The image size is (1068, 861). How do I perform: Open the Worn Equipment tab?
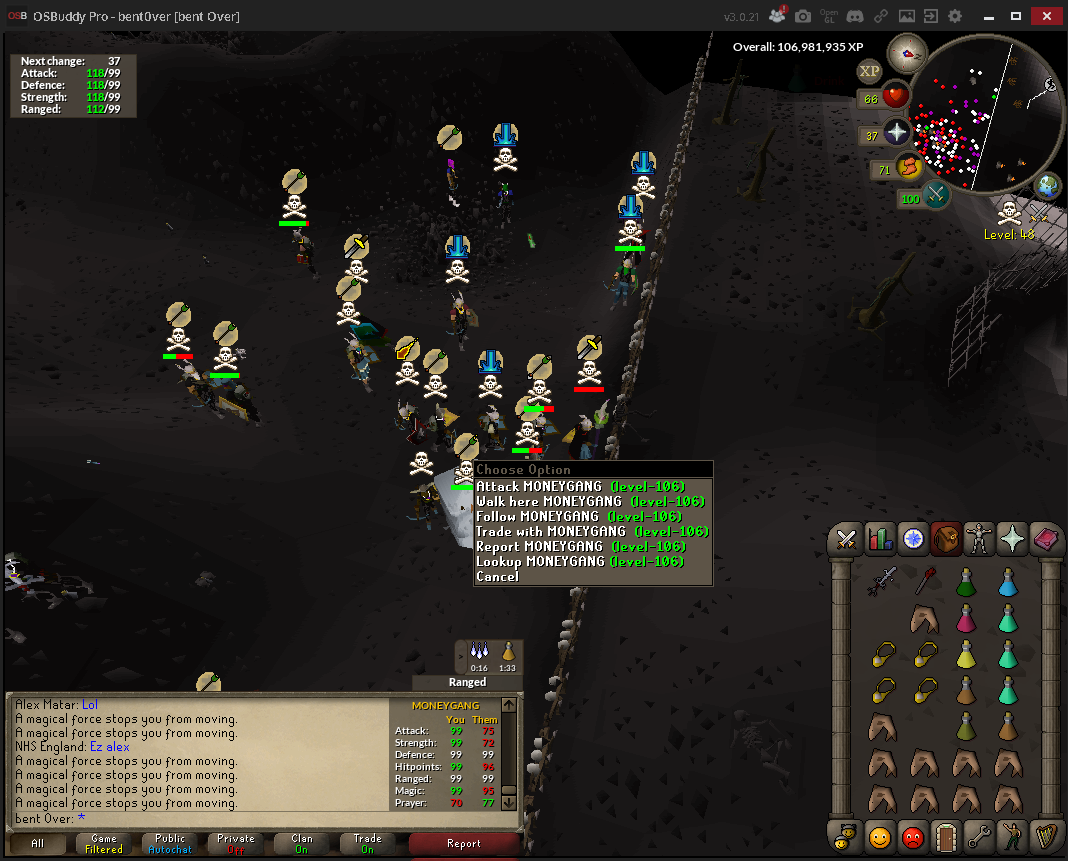pyautogui.click(x=979, y=540)
